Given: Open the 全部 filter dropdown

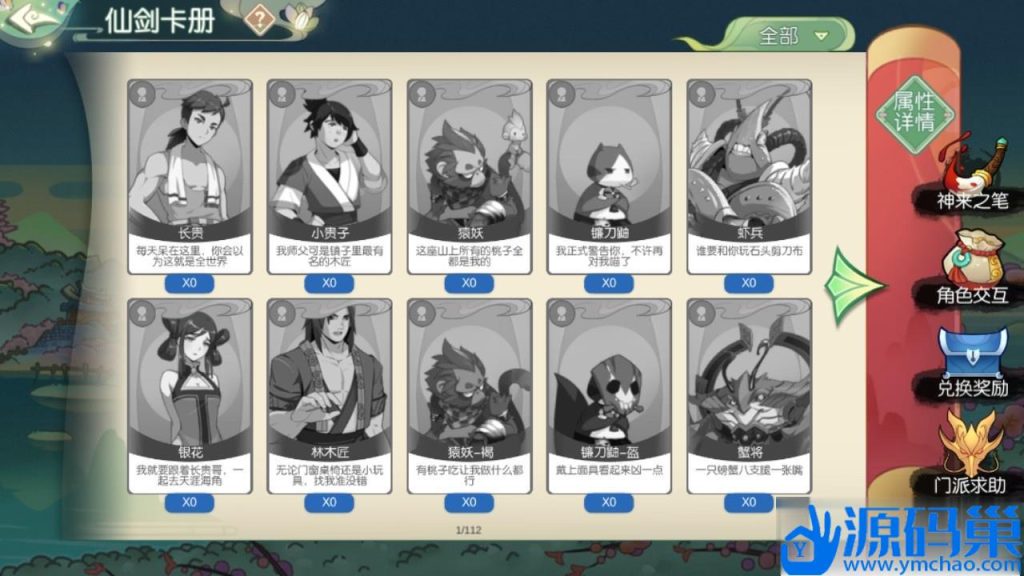Looking at the screenshot, I should click(794, 35).
